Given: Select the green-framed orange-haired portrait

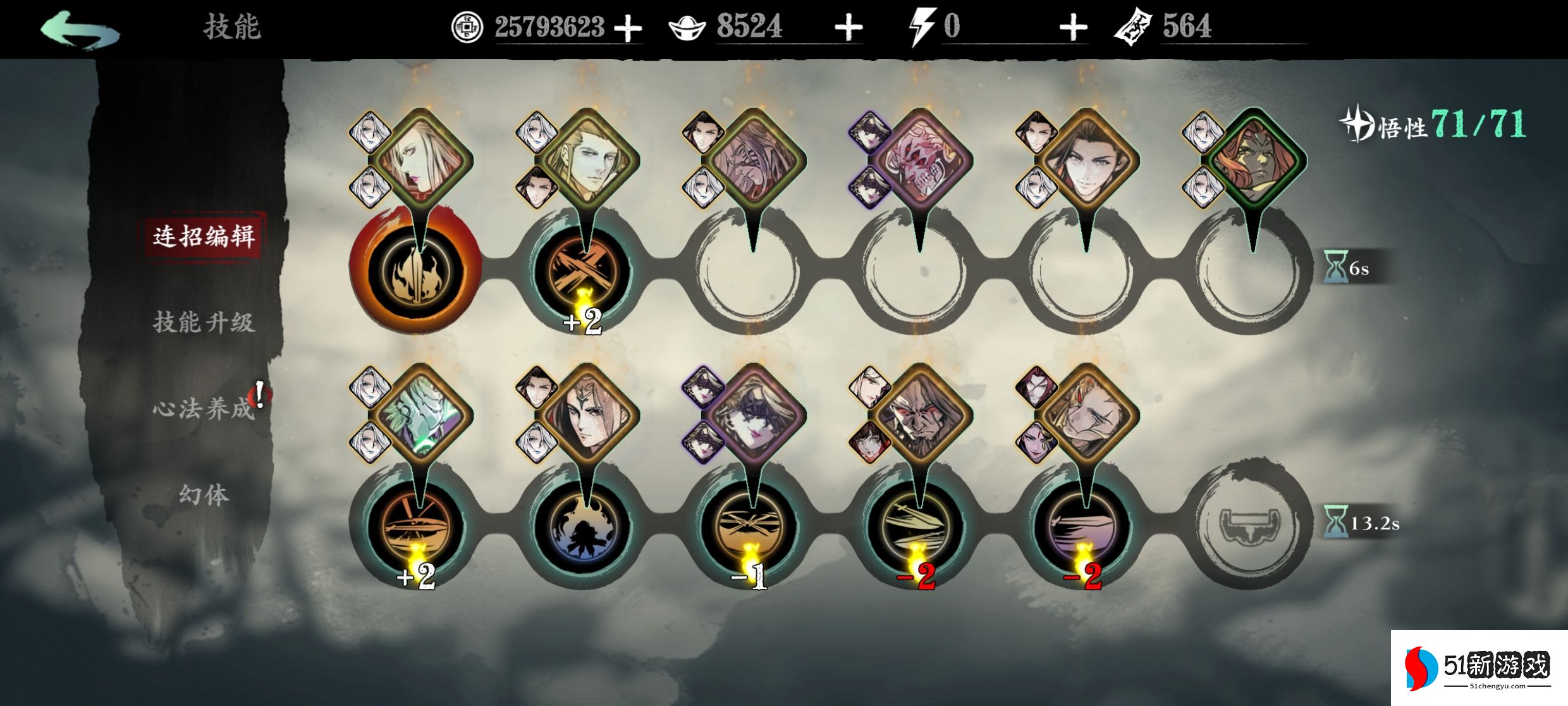Looking at the screenshot, I should [1253, 161].
